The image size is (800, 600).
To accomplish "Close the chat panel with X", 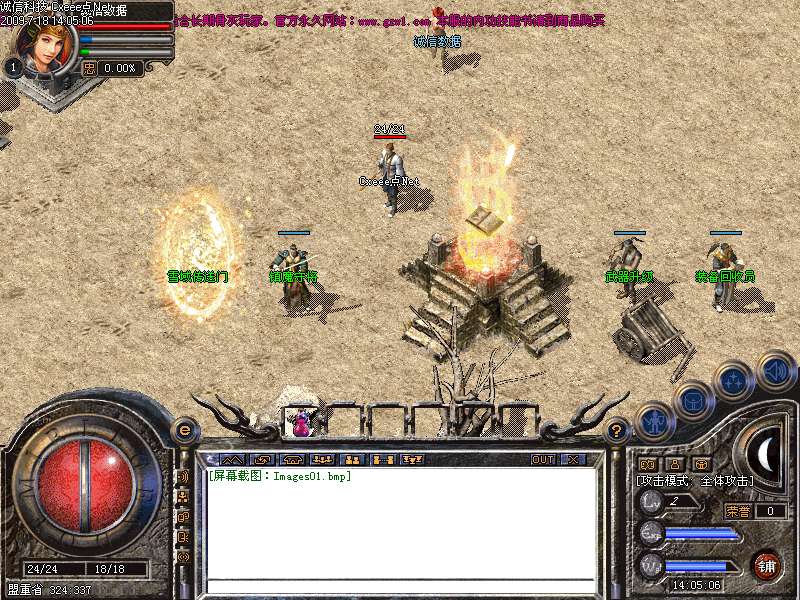I will (x=573, y=459).
